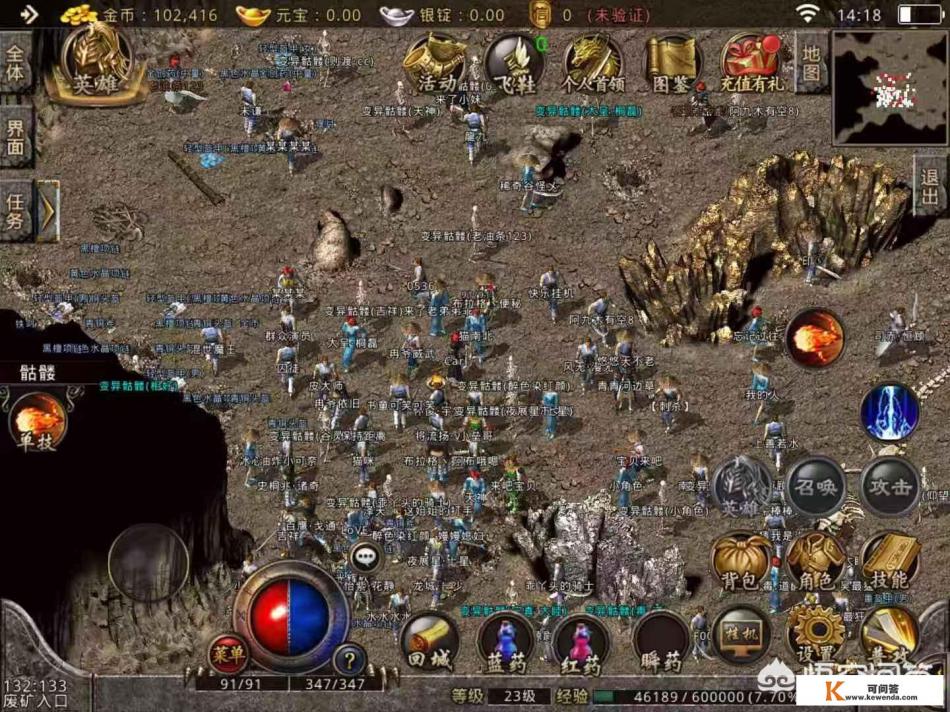Tap the 飞鞋 teleport shoes icon
The height and width of the screenshot is (712, 950).
(514, 63)
